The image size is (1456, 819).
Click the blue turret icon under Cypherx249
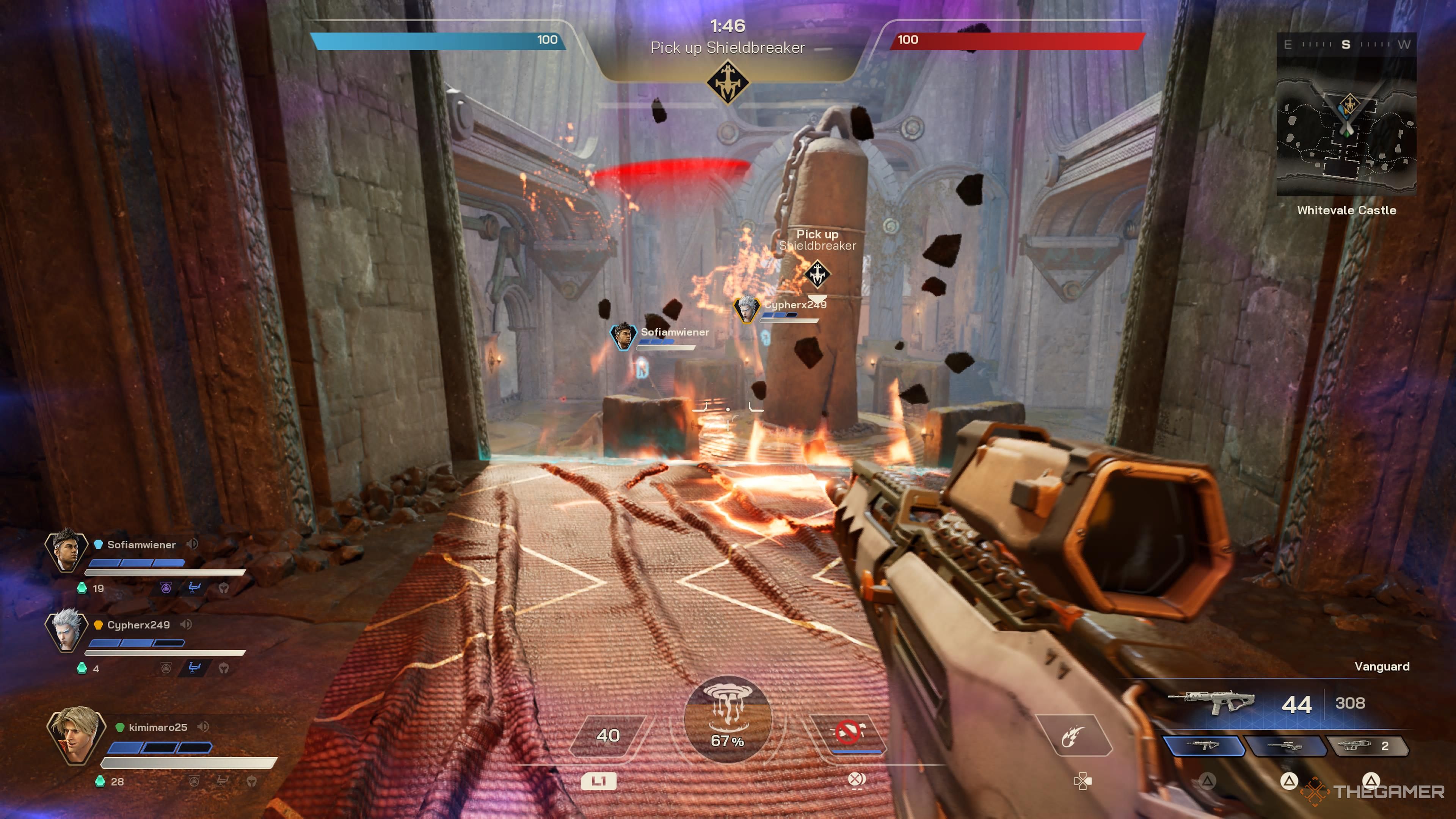[195, 668]
